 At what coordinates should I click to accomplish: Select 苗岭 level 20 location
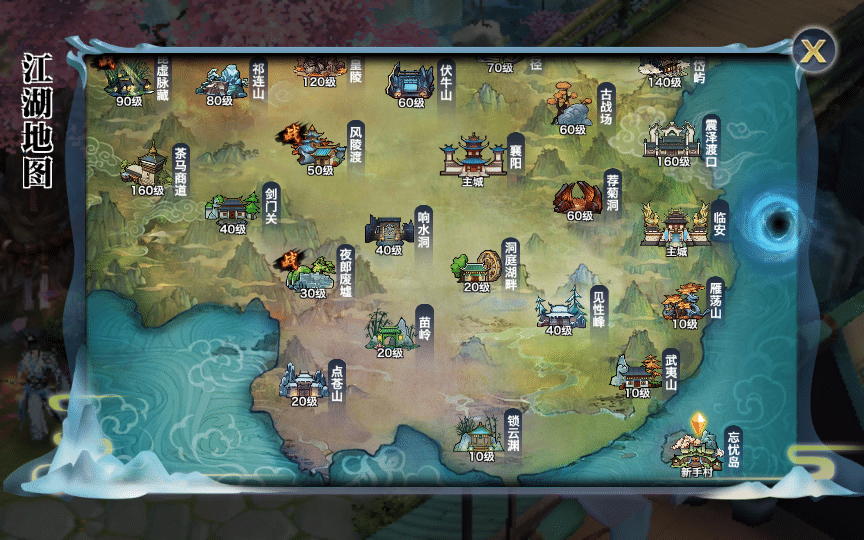tap(390, 331)
